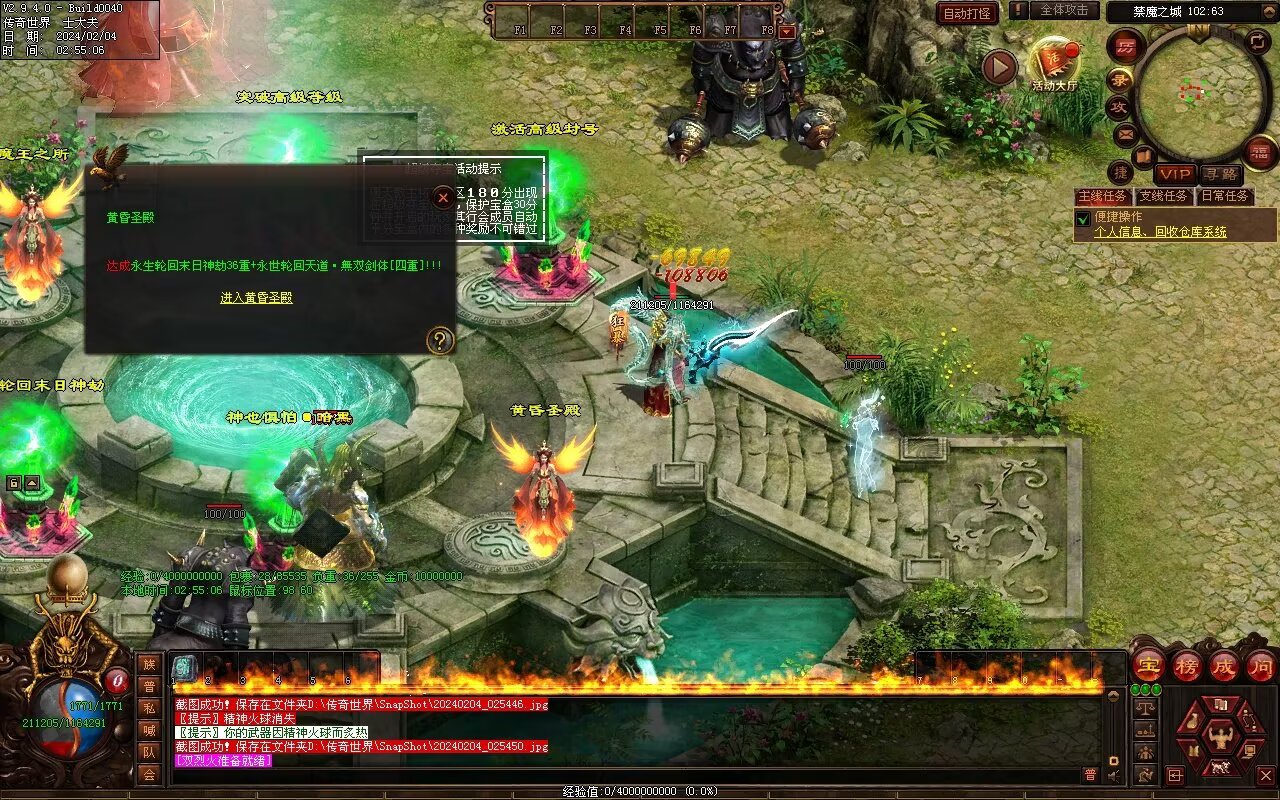This screenshot has height=800, width=1280.
Task: Select the 全体攻击 attack mode button
Action: (1064, 10)
